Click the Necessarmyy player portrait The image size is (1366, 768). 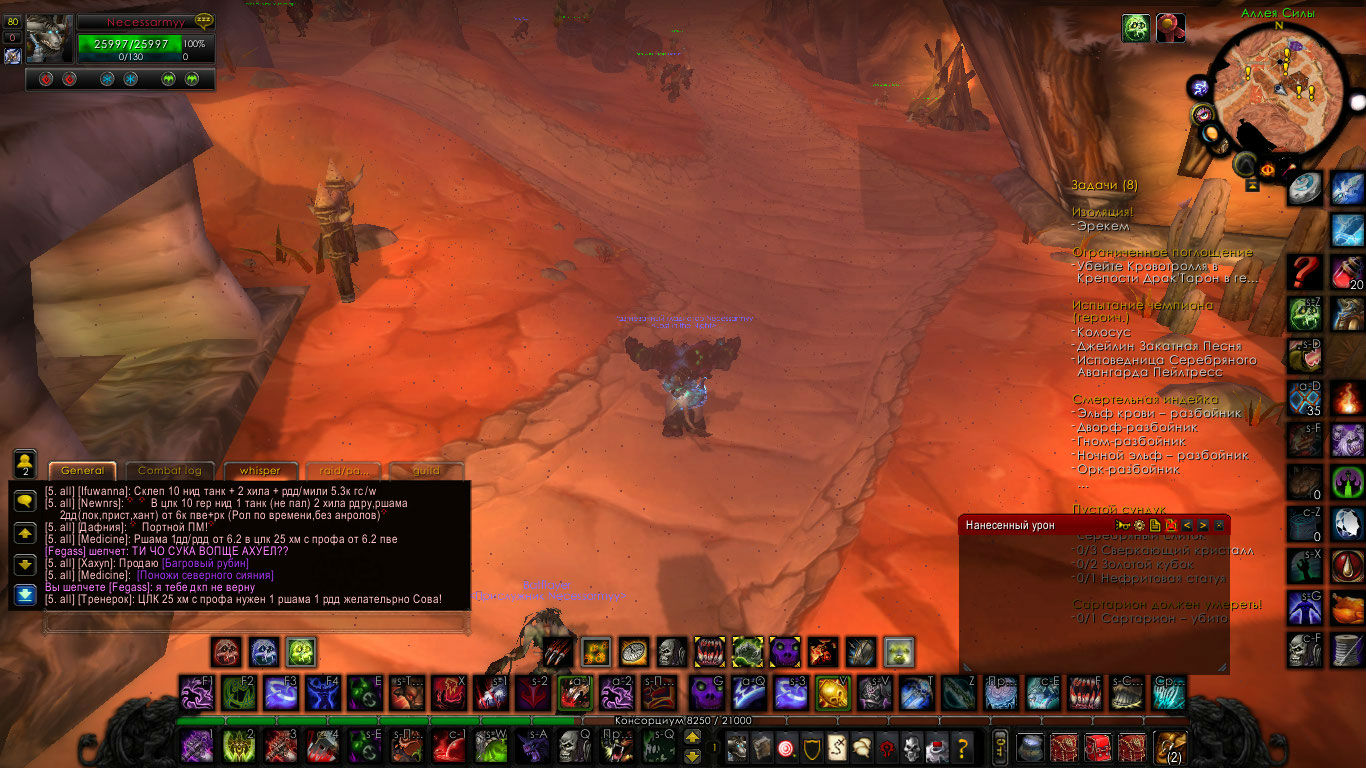click(50, 40)
